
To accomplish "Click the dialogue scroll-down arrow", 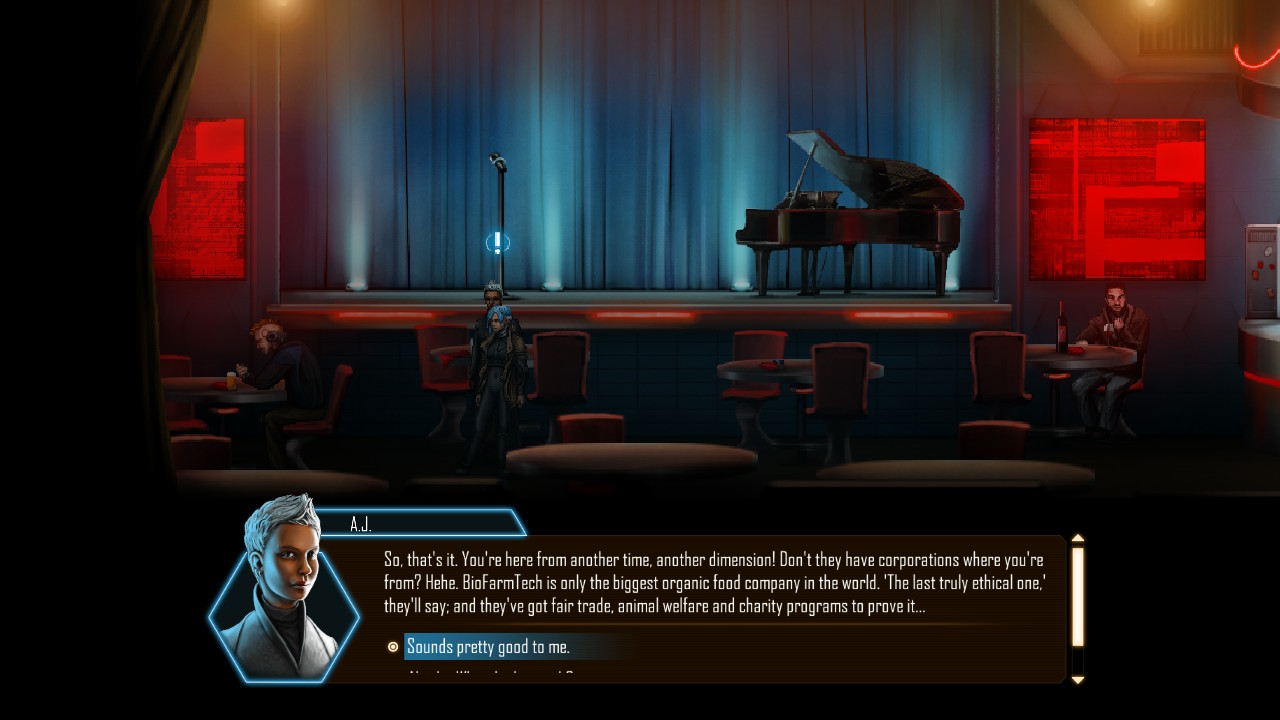I will click(1077, 680).
